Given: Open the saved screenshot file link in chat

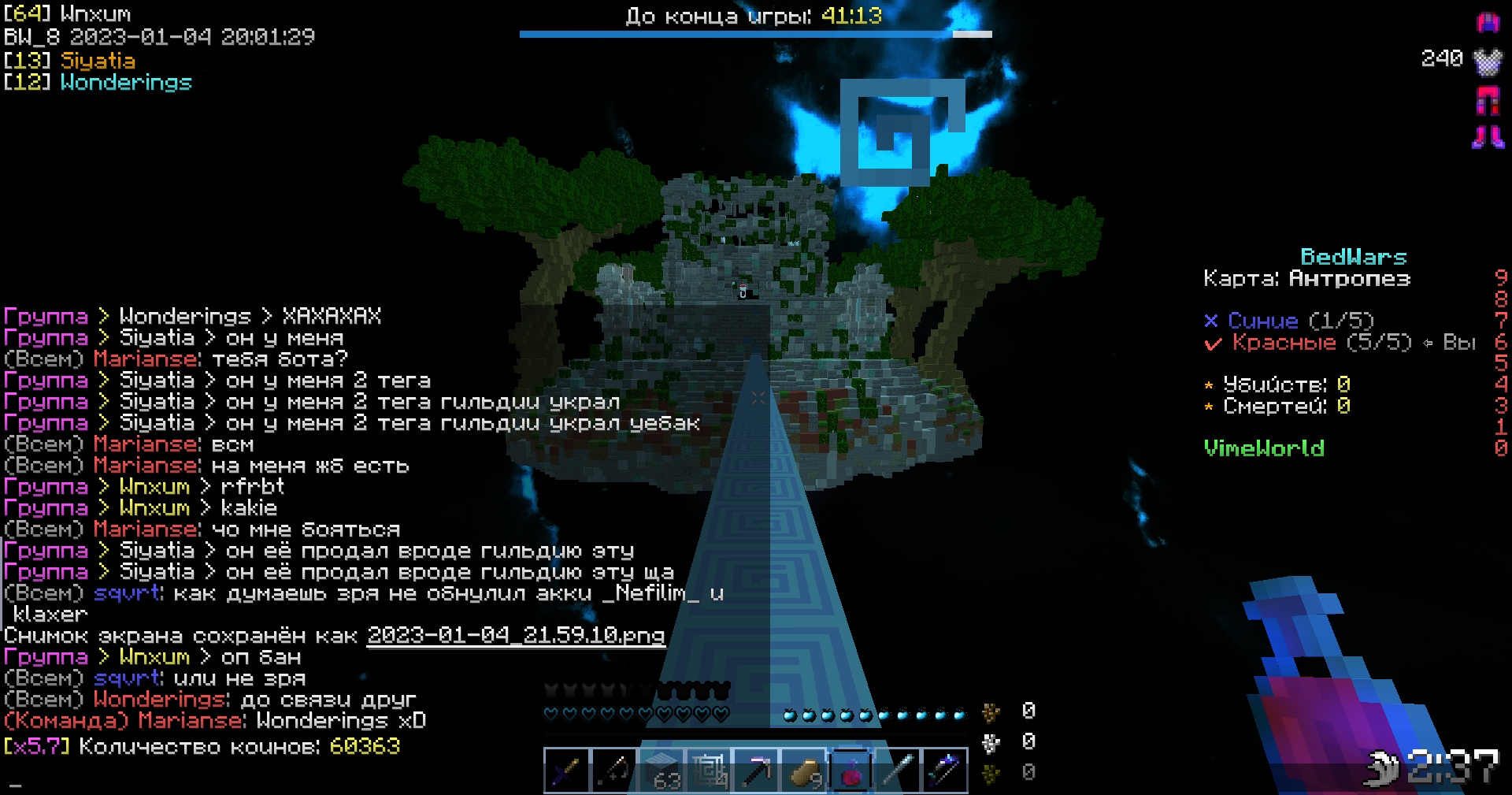Looking at the screenshot, I should pos(516,635).
